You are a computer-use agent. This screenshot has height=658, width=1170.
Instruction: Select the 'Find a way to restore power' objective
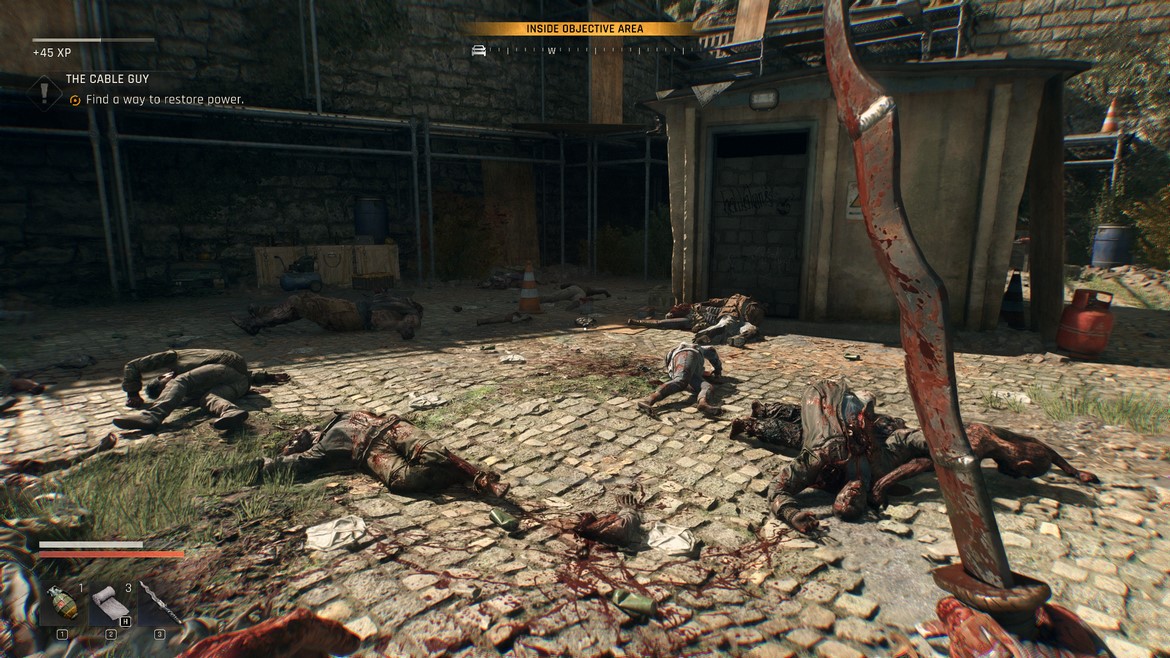coord(164,100)
